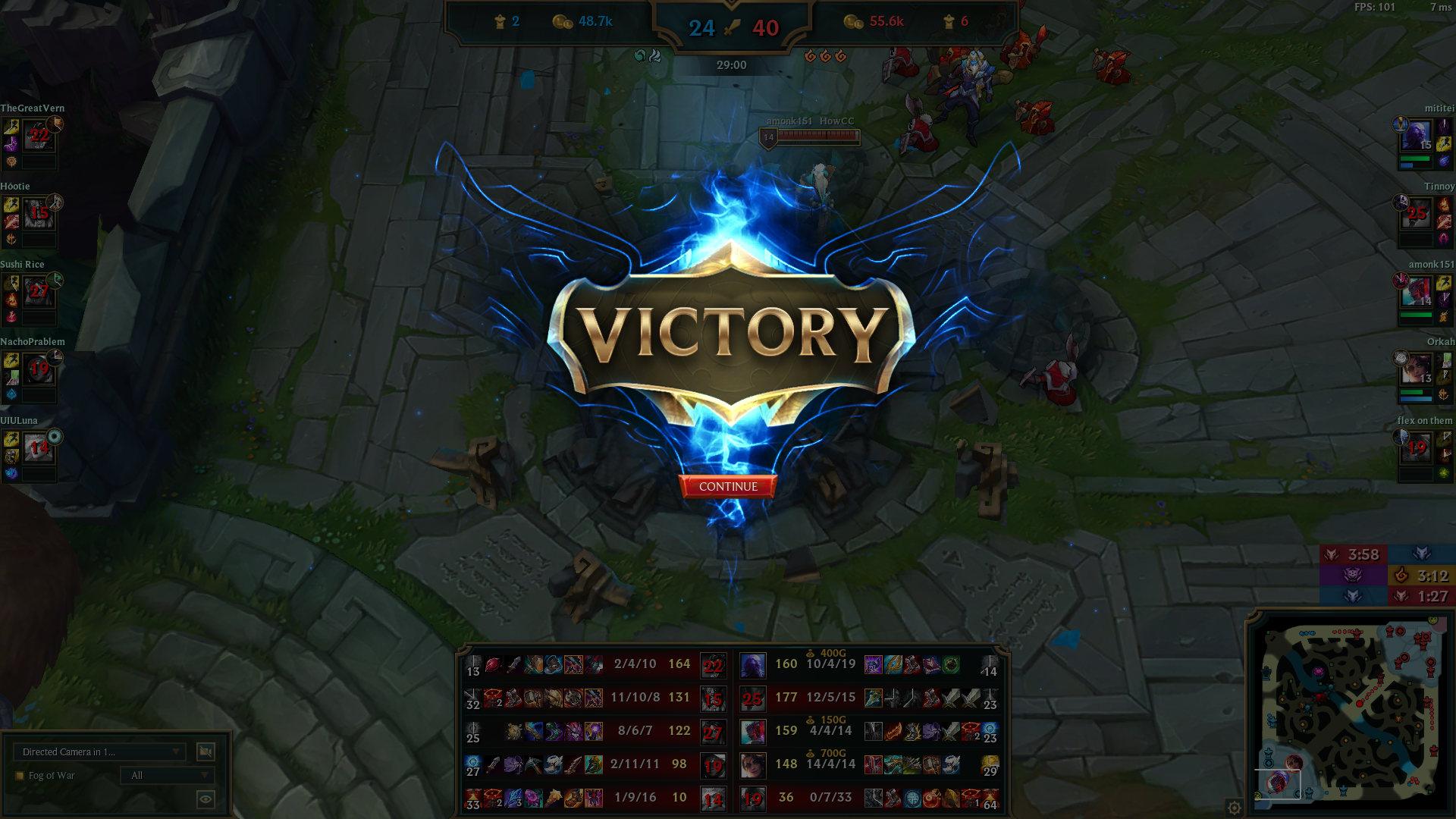Click the first item icon in the top scoreboard row
Image resolution: width=1456 pixels, height=819 pixels.
tap(493, 665)
